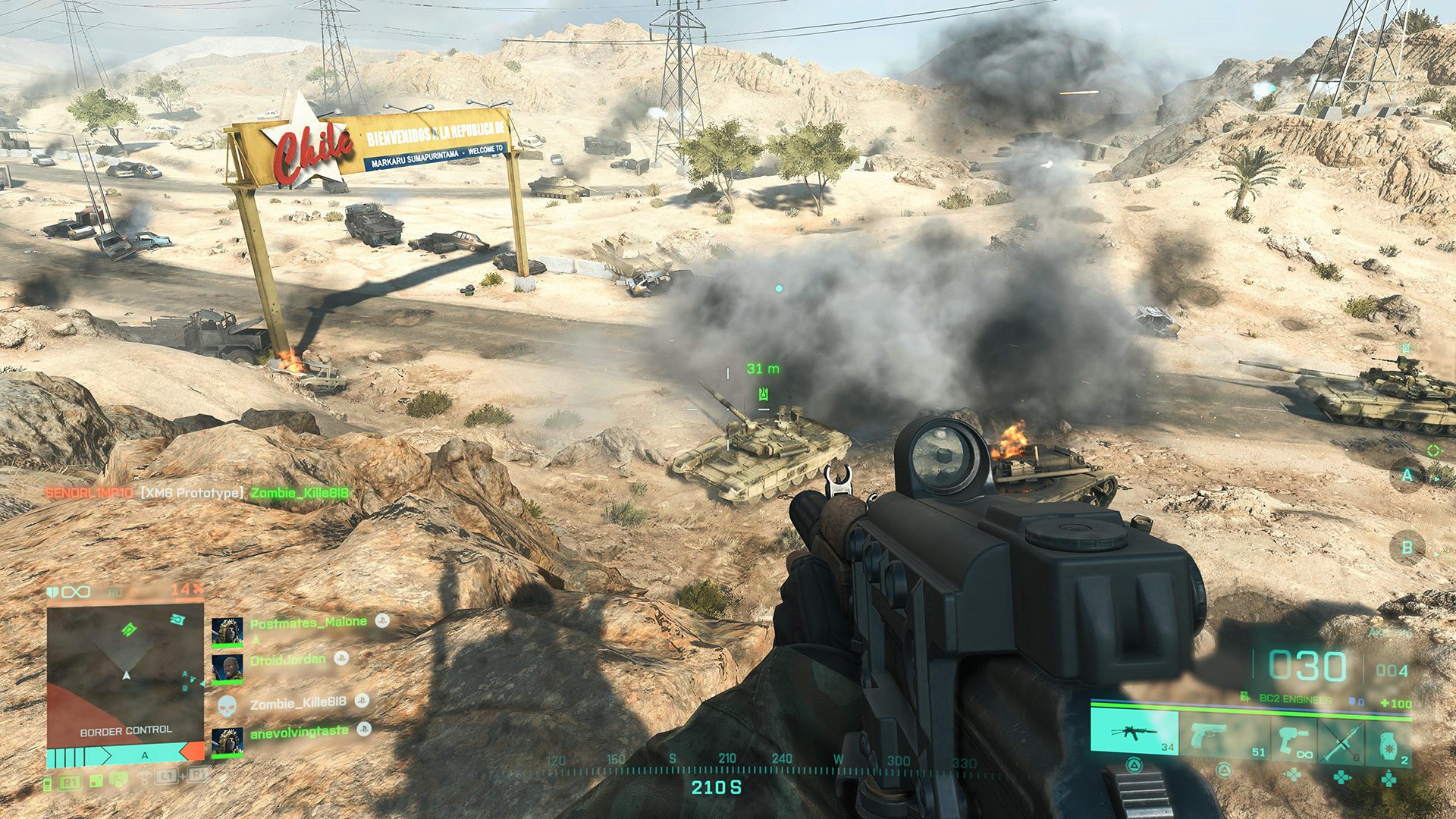Click the sector A capture progress bar
1456x819 pixels.
coord(125,755)
